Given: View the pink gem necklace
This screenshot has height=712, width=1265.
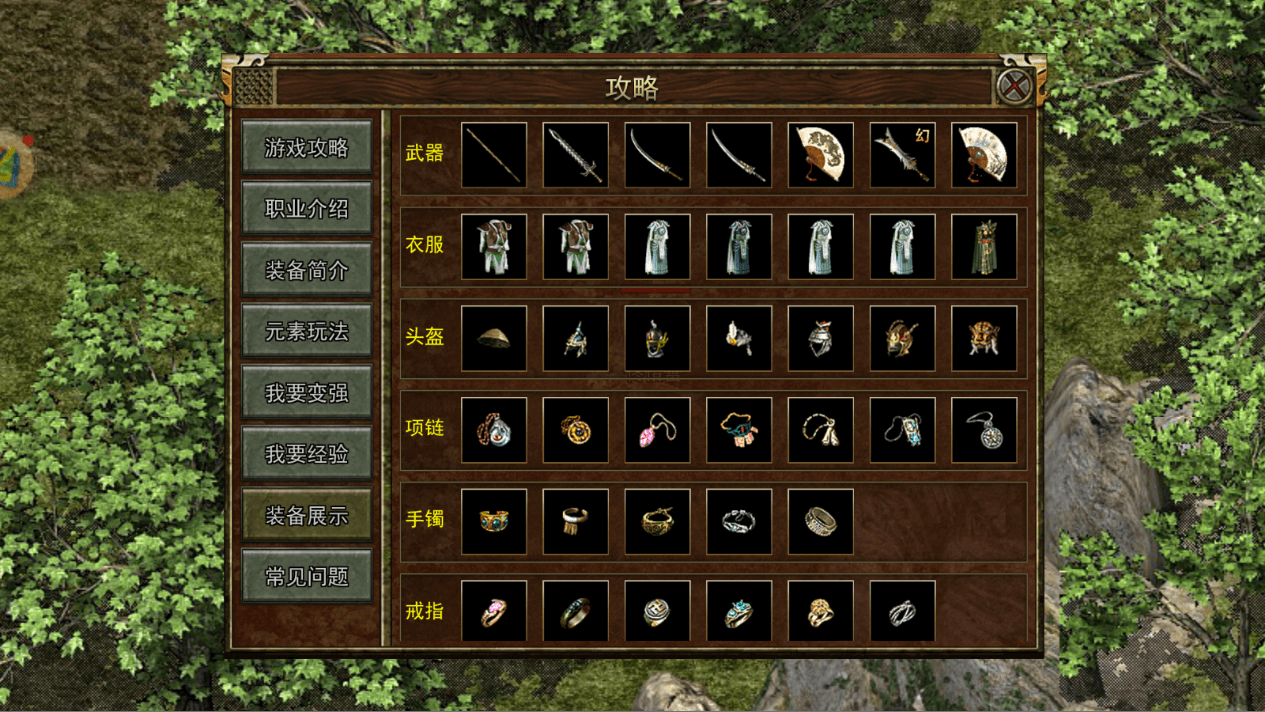Looking at the screenshot, I should click(x=657, y=430).
